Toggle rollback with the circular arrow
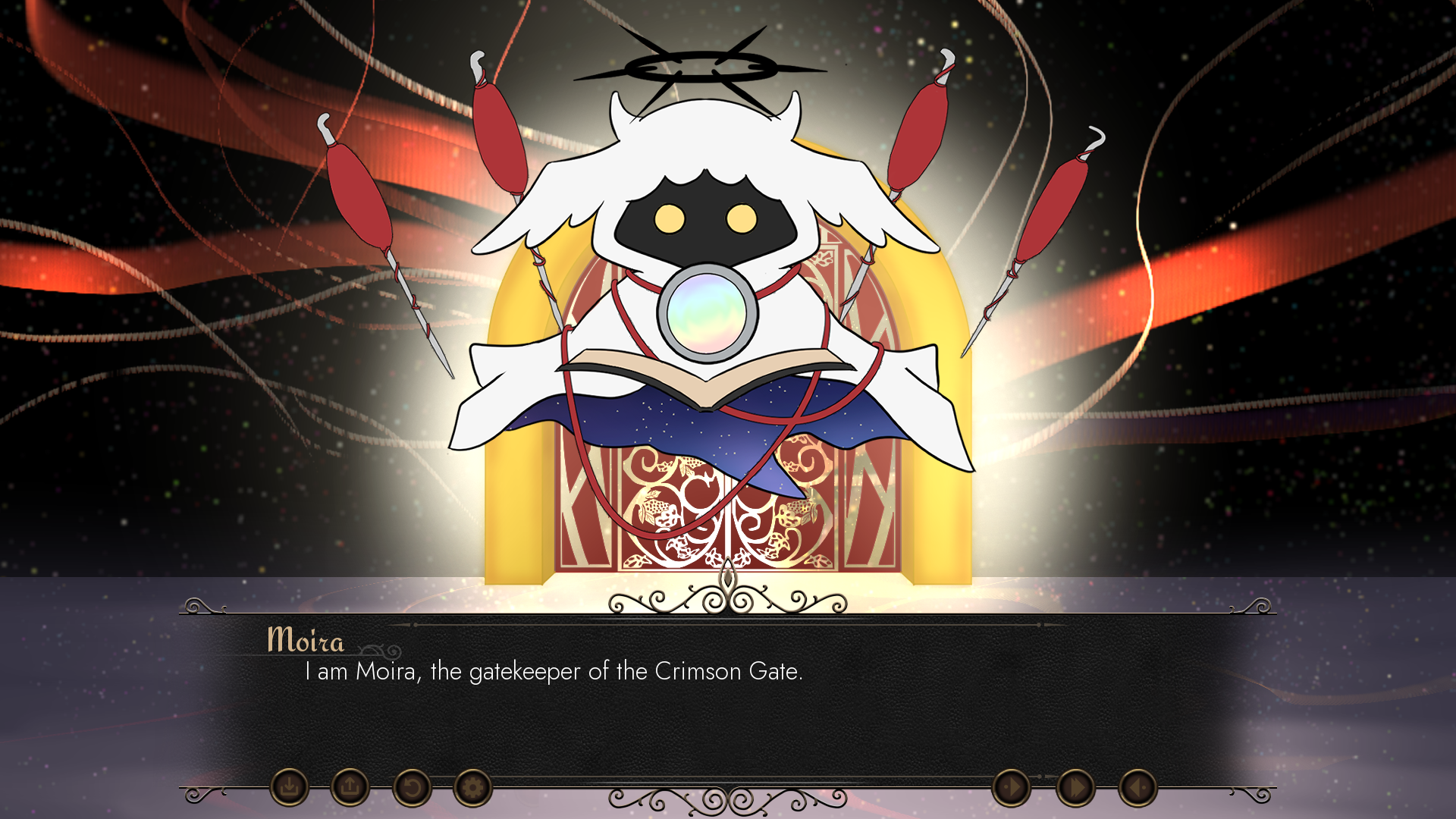Viewport: 1456px width, 819px height. (x=412, y=787)
